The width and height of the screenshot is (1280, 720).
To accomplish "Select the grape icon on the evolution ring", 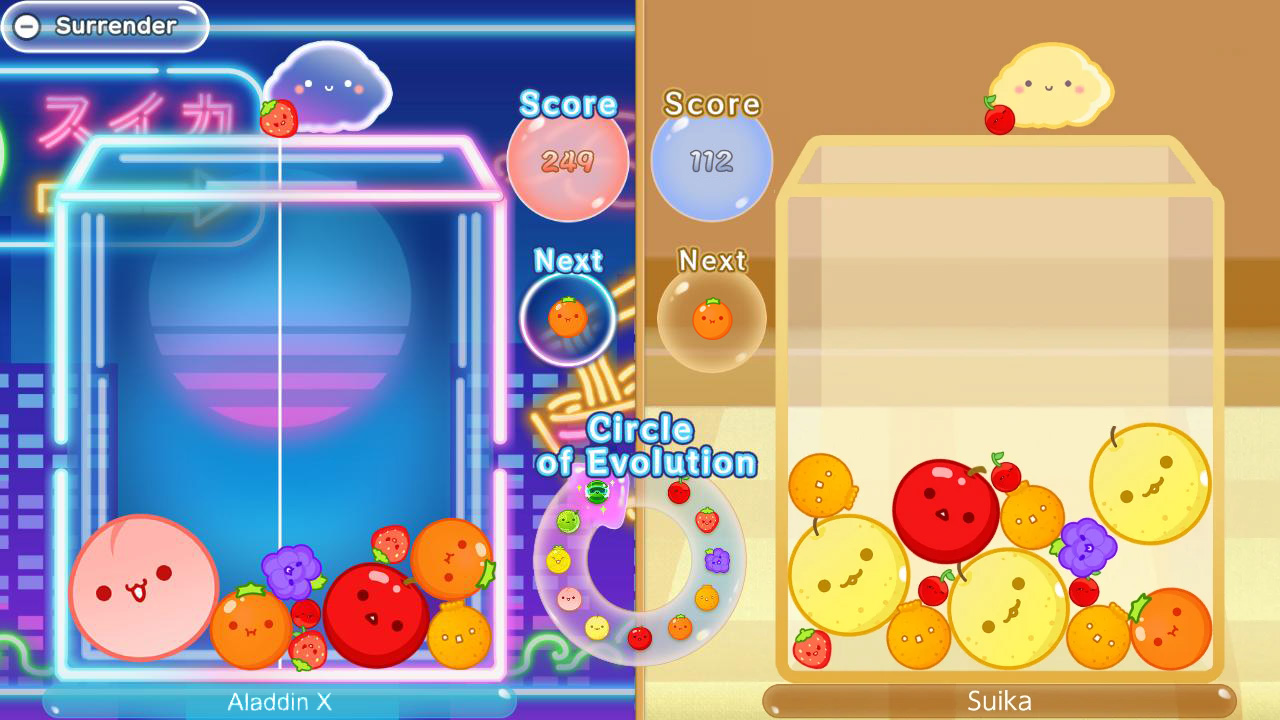I will click(x=716, y=559).
